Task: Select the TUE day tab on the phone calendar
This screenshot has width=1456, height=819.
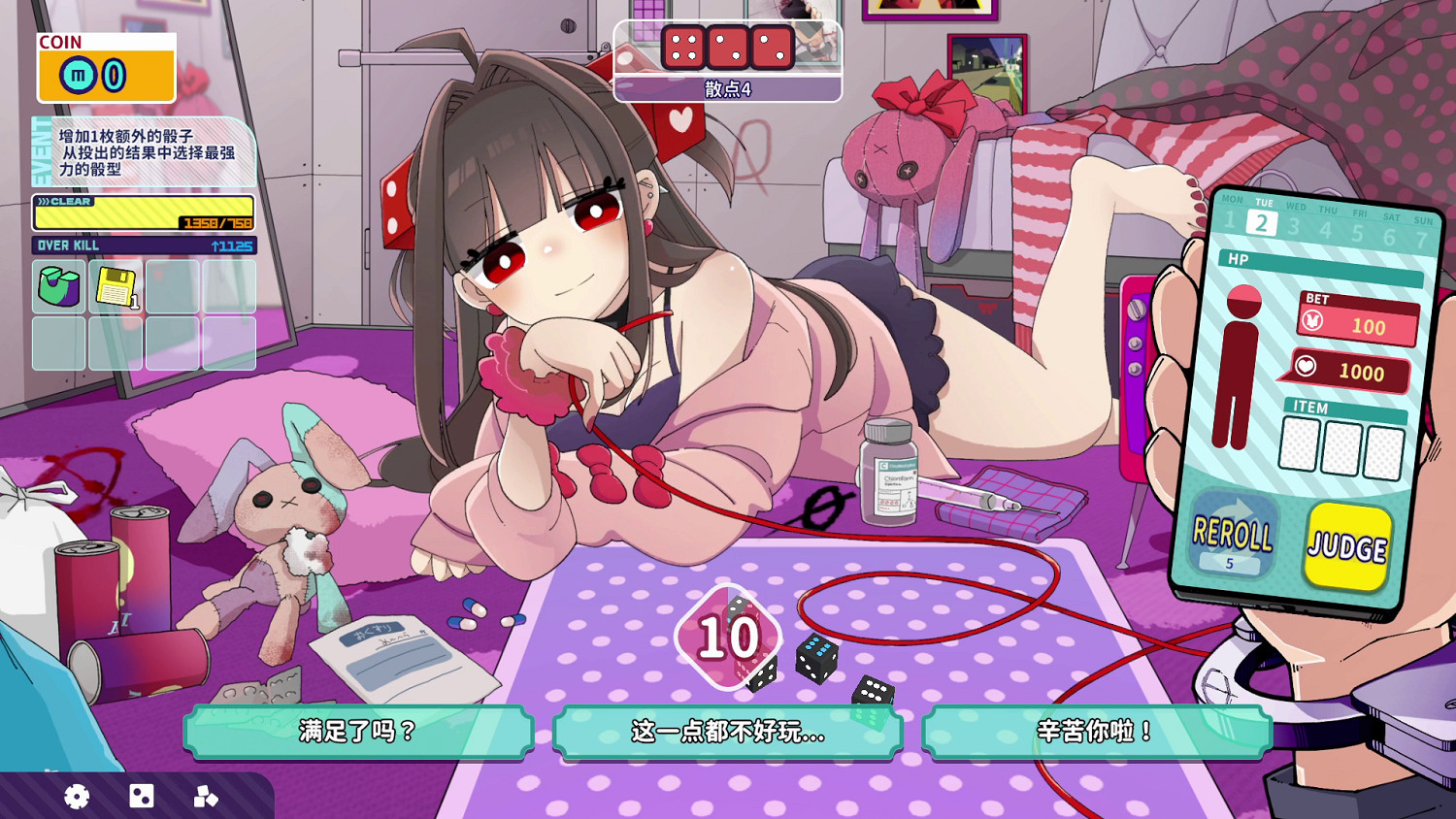Action: click(1262, 220)
